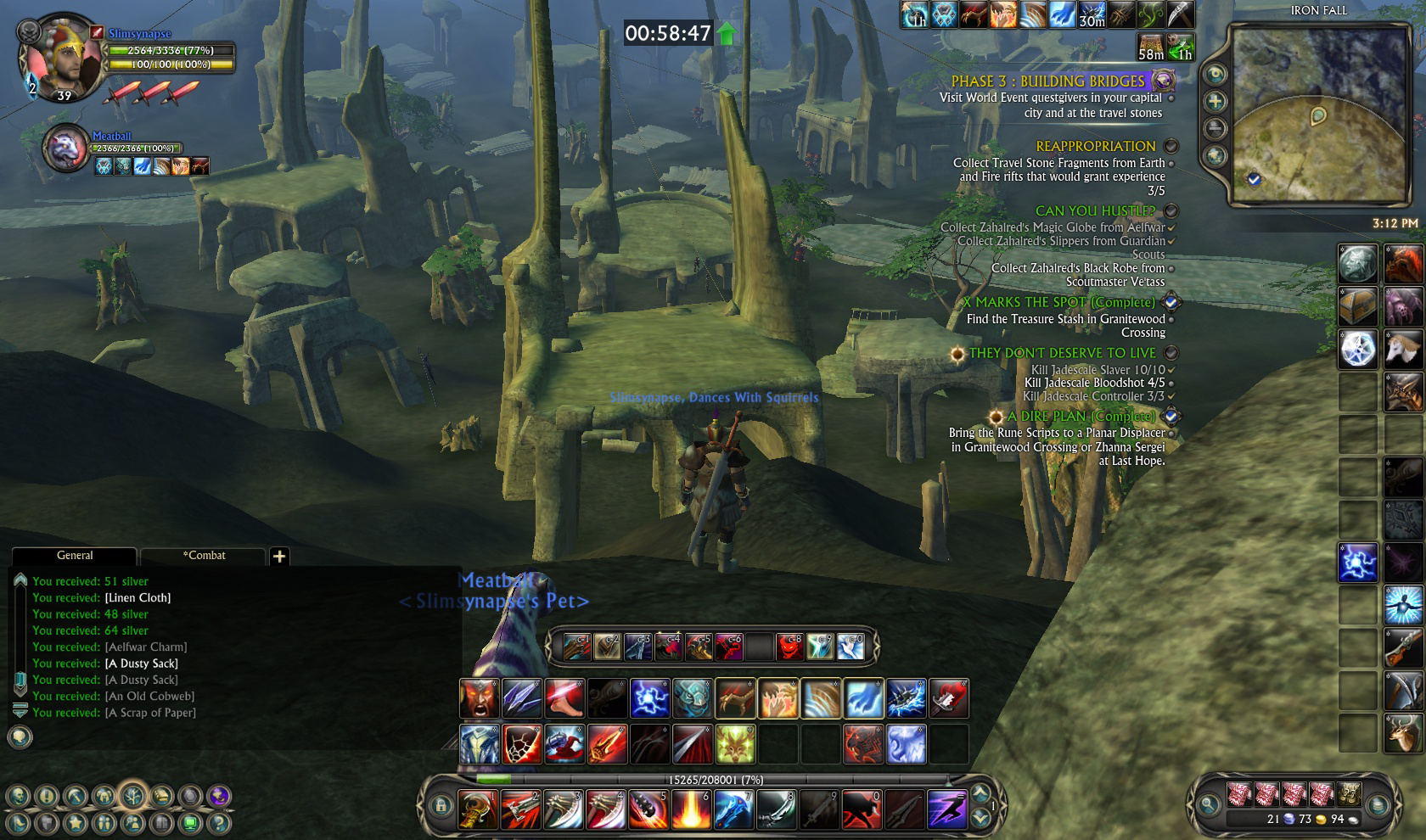1426x840 pixels.
Task: Toggle the completion check on X Marks The Spot
Action: tap(1169, 300)
